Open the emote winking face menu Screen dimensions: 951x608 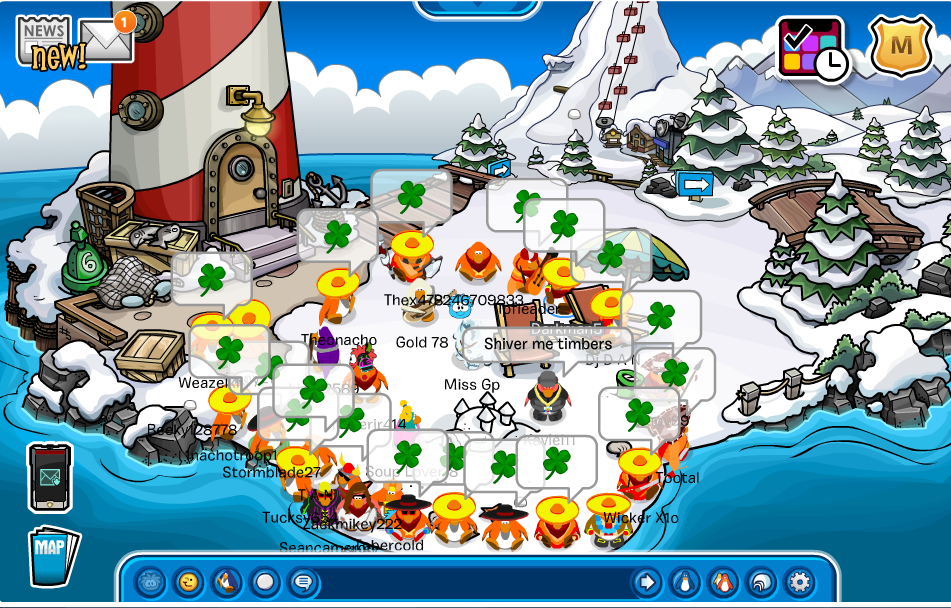[x=188, y=581]
